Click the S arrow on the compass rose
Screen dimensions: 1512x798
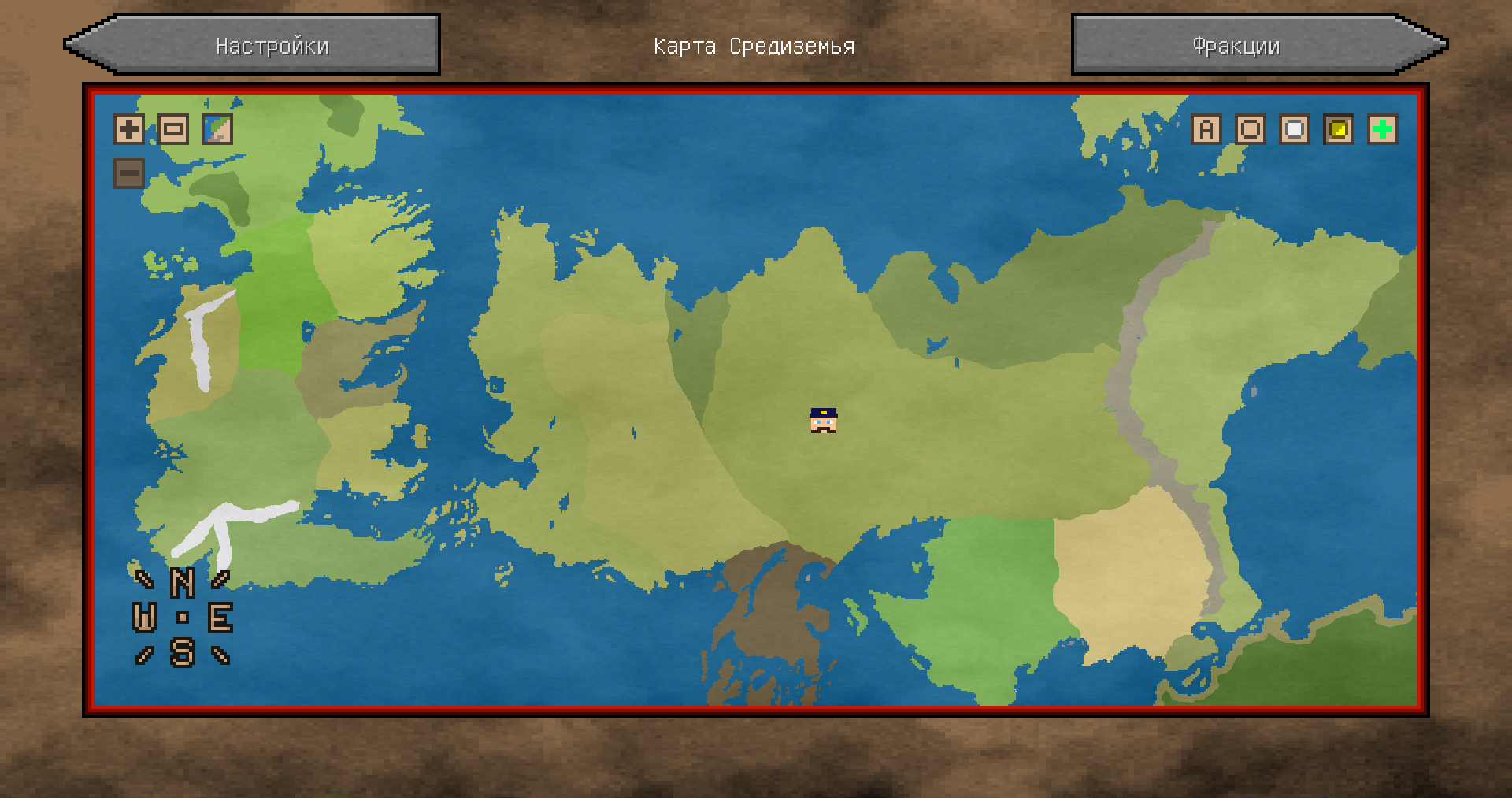(x=183, y=653)
